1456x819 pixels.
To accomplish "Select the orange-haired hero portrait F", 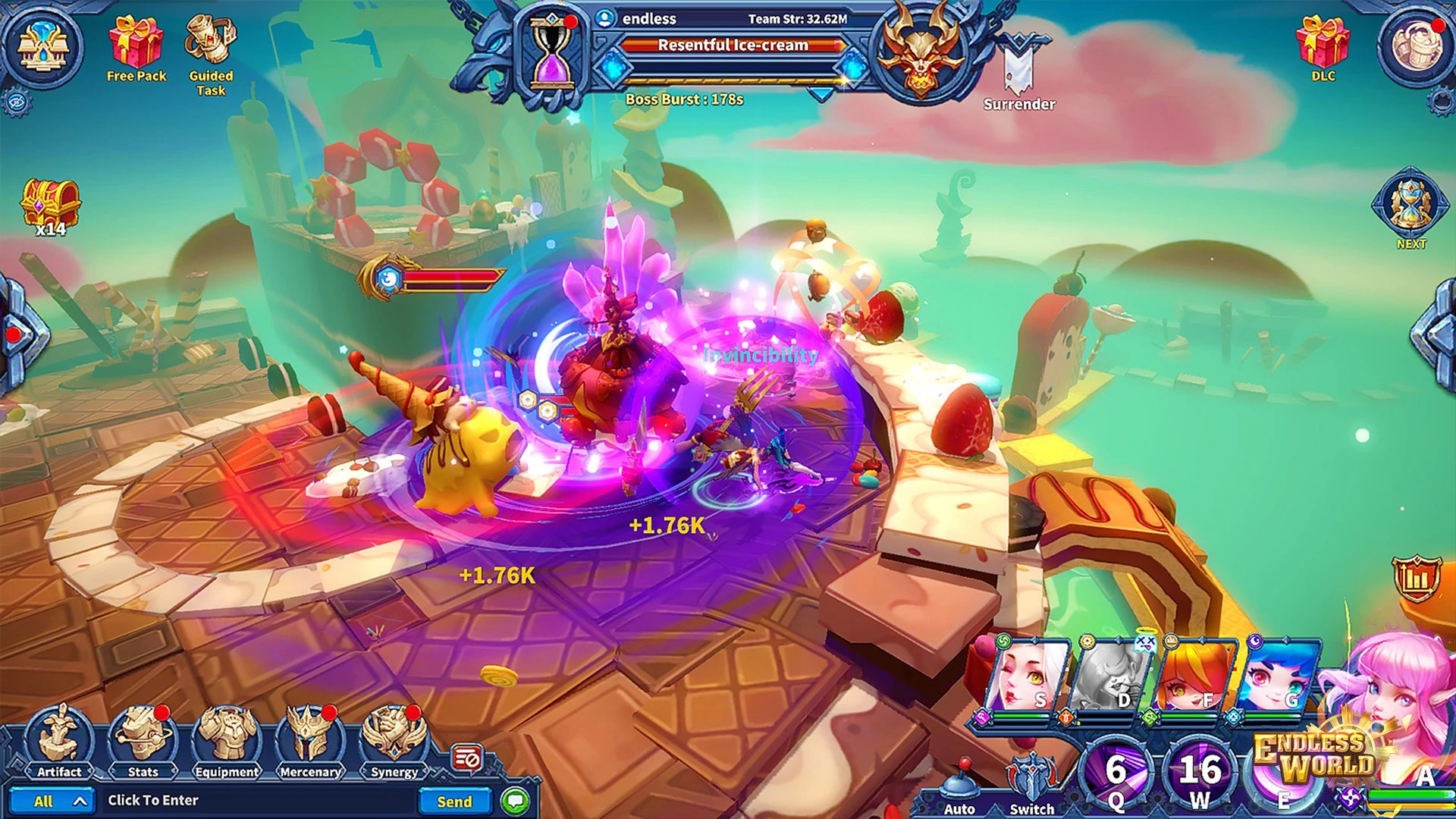I will [x=1197, y=676].
